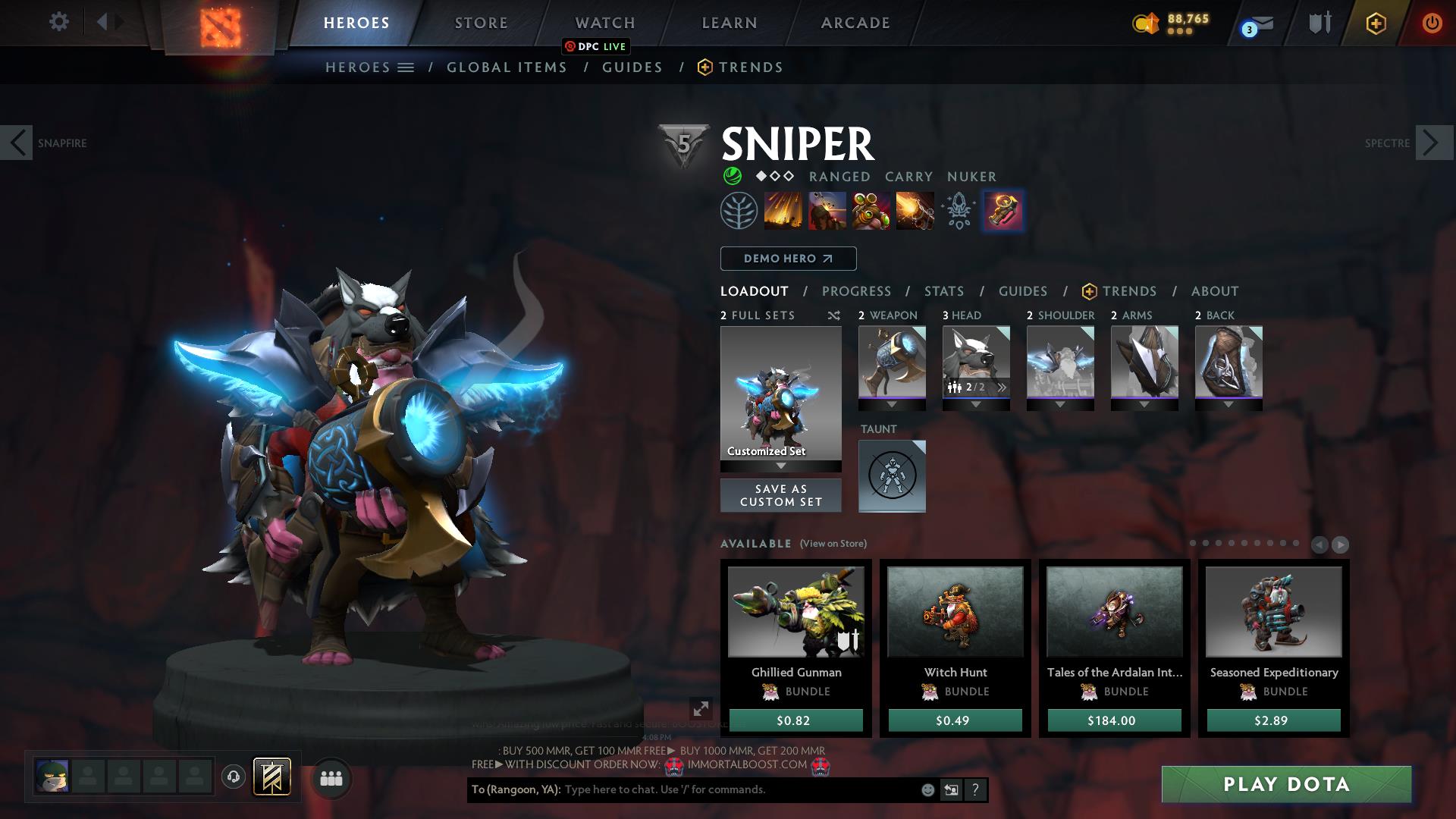This screenshot has height=819, width=1456.
Task: Toggle the Taunt slot
Action: coord(892,476)
